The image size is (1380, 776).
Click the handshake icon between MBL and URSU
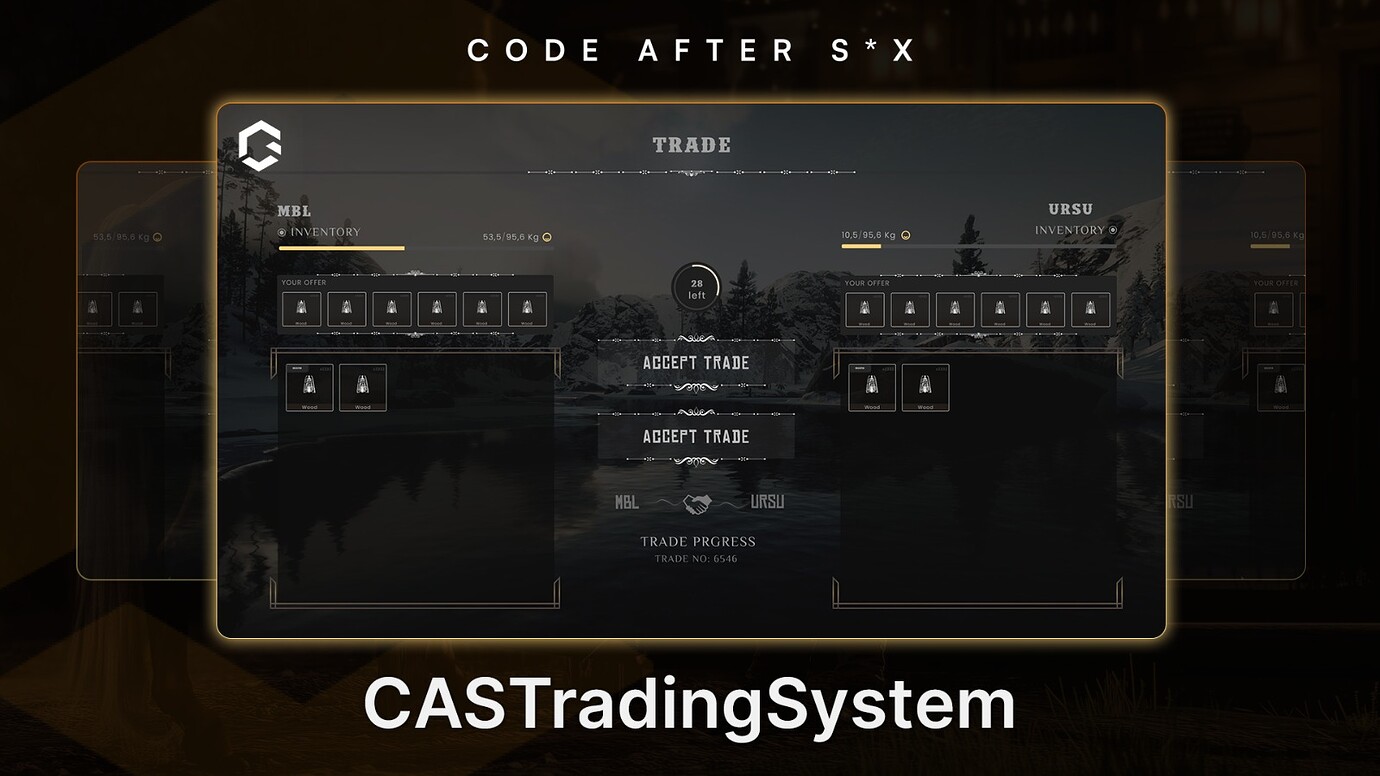point(697,503)
